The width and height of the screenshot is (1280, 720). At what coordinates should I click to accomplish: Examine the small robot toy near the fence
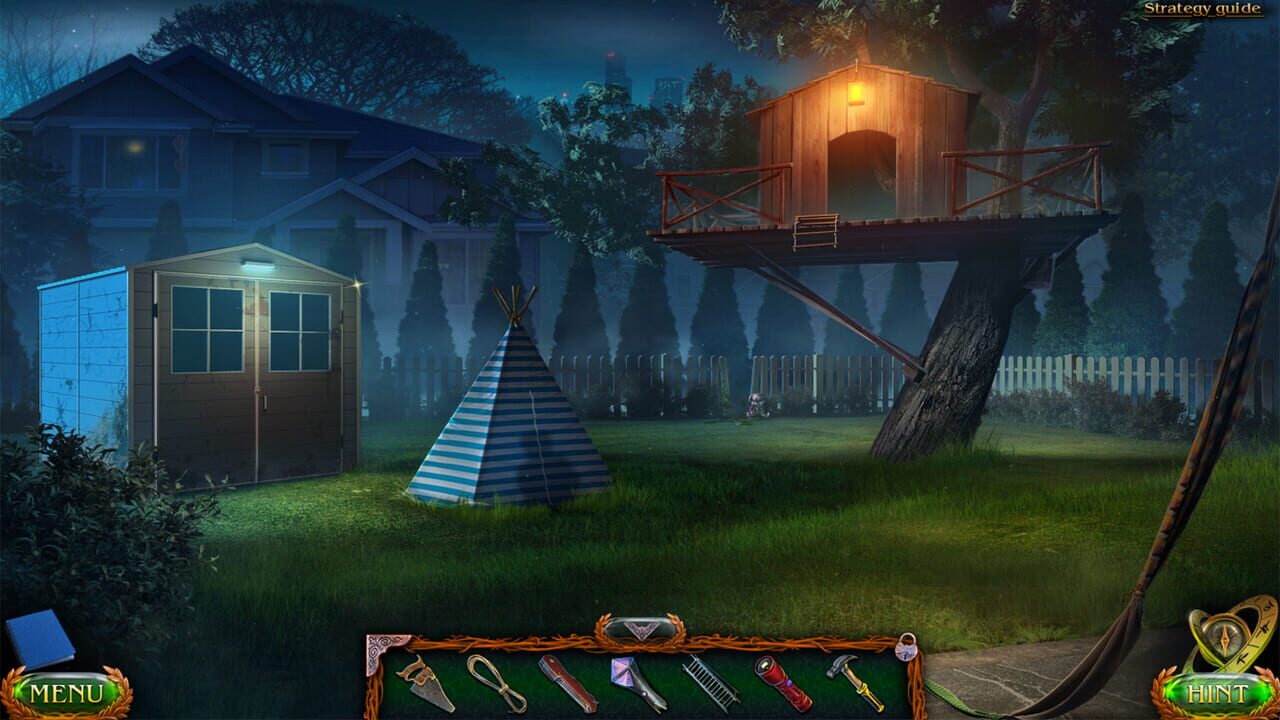coord(755,404)
